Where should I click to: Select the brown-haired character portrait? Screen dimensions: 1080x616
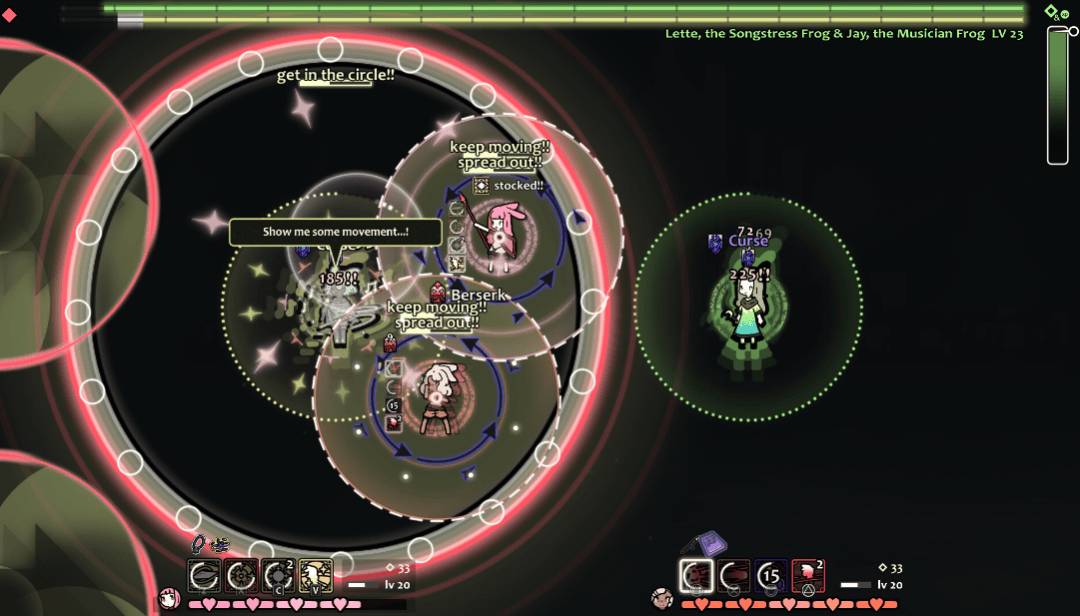661,600
